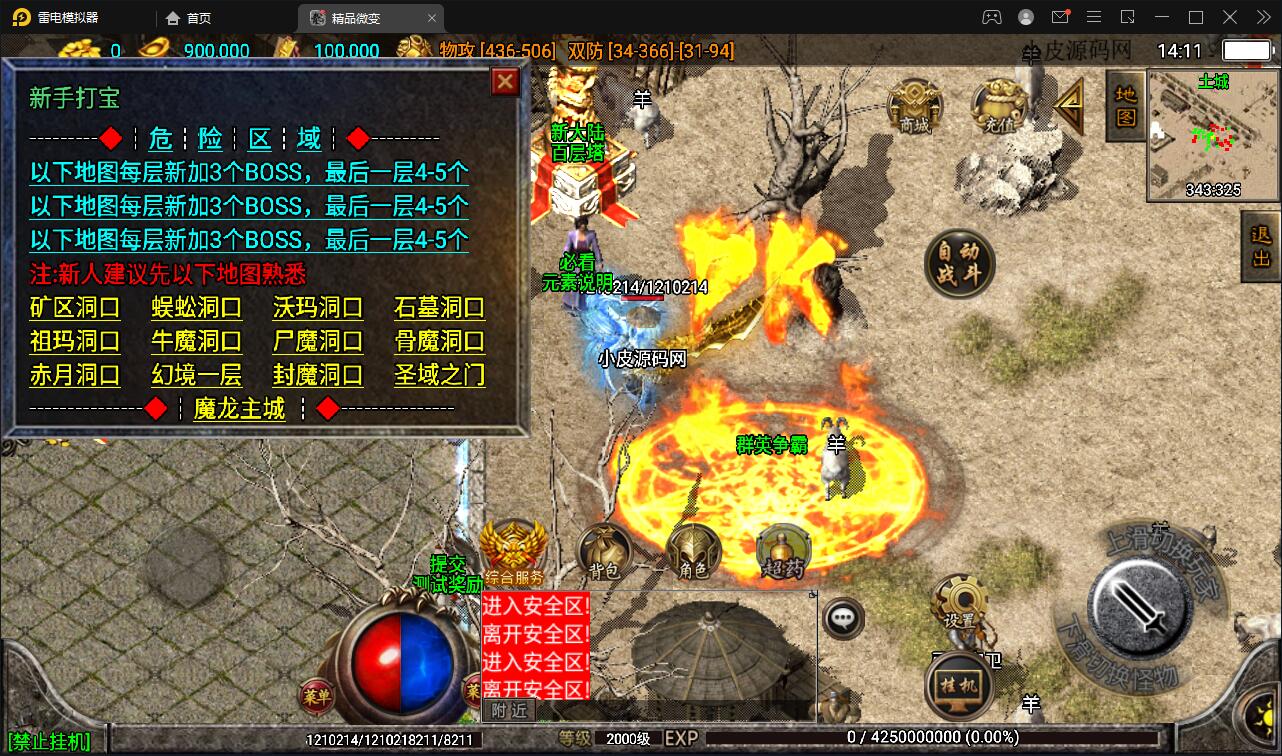Open the 魔龙主城 link

click(x=238, y=410)
